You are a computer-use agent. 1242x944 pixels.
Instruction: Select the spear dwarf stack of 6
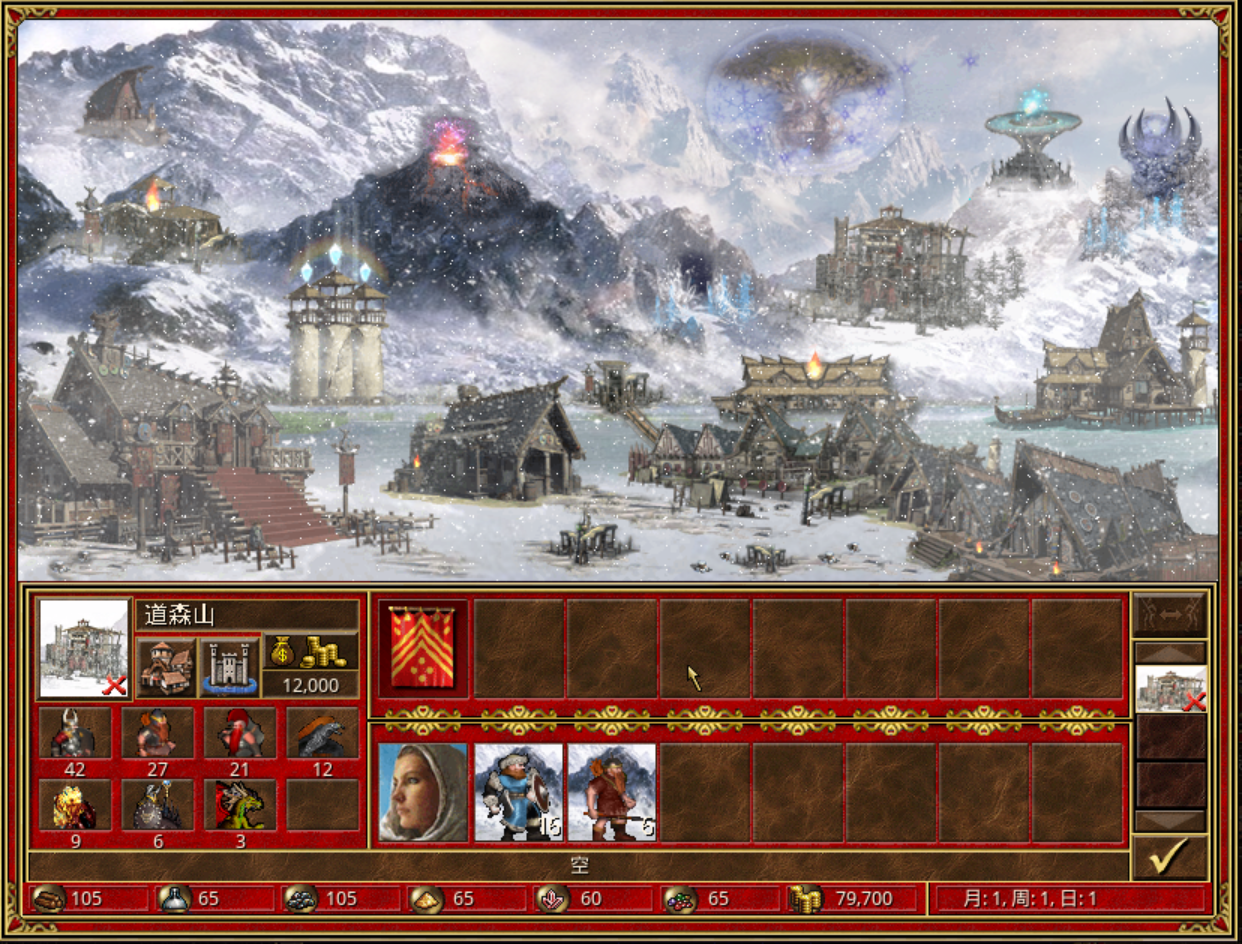point(611,791)
